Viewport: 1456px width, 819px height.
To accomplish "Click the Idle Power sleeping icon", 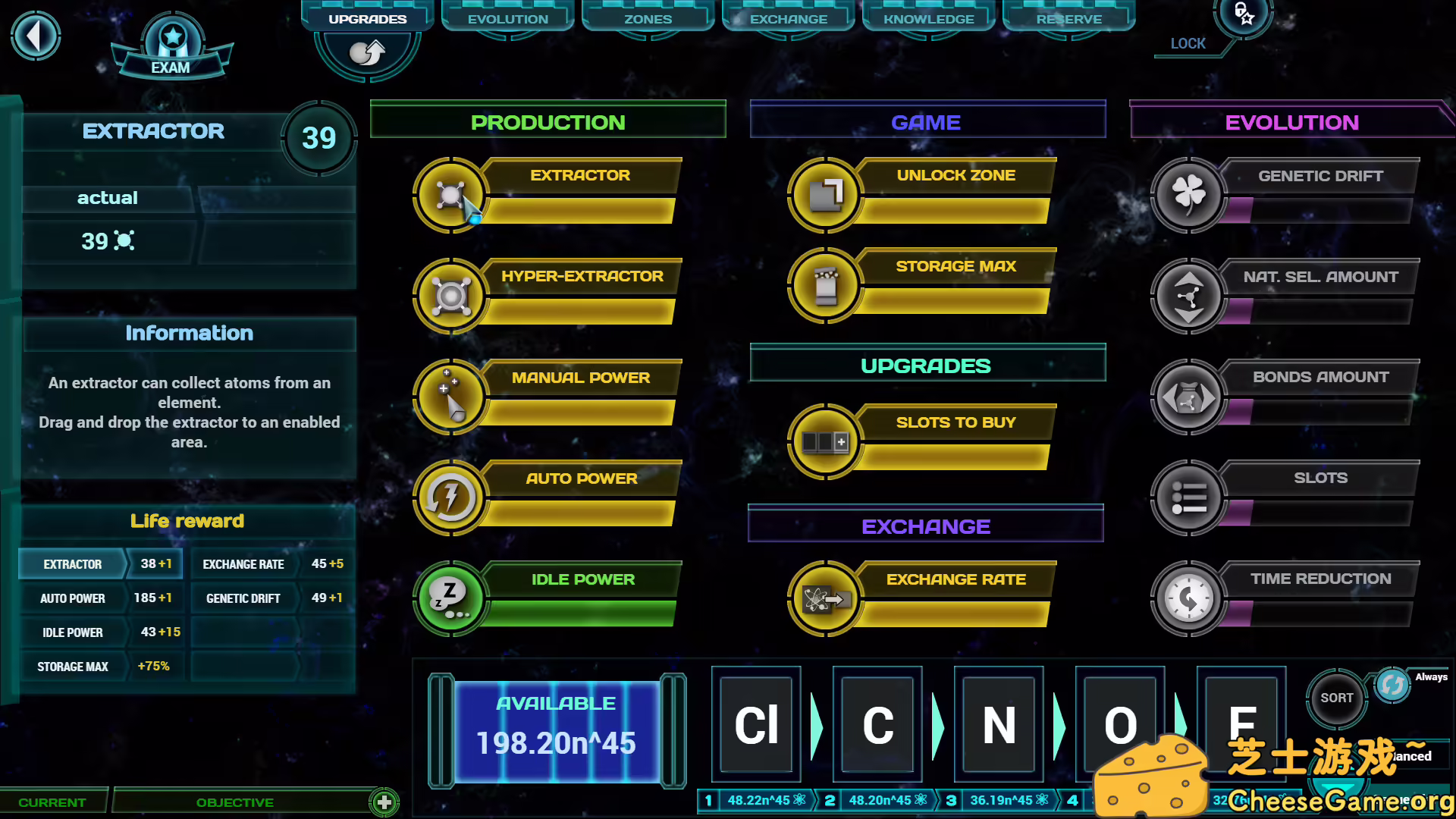I will 450,598.
